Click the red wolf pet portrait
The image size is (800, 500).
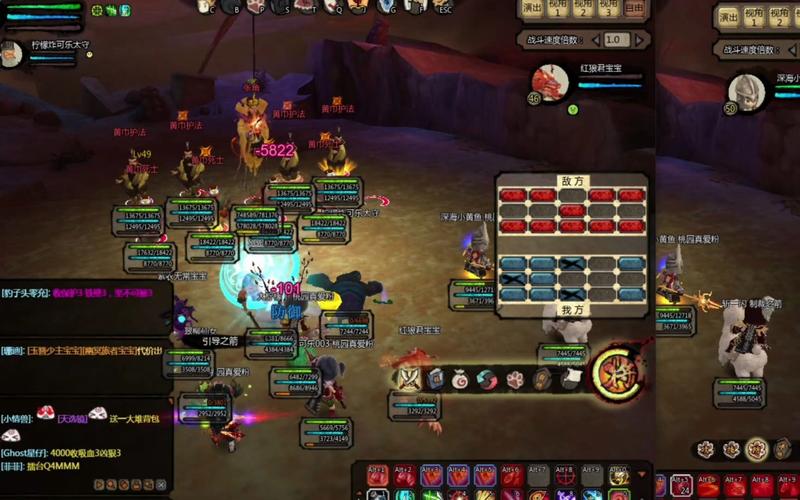(x=550, y=82)
